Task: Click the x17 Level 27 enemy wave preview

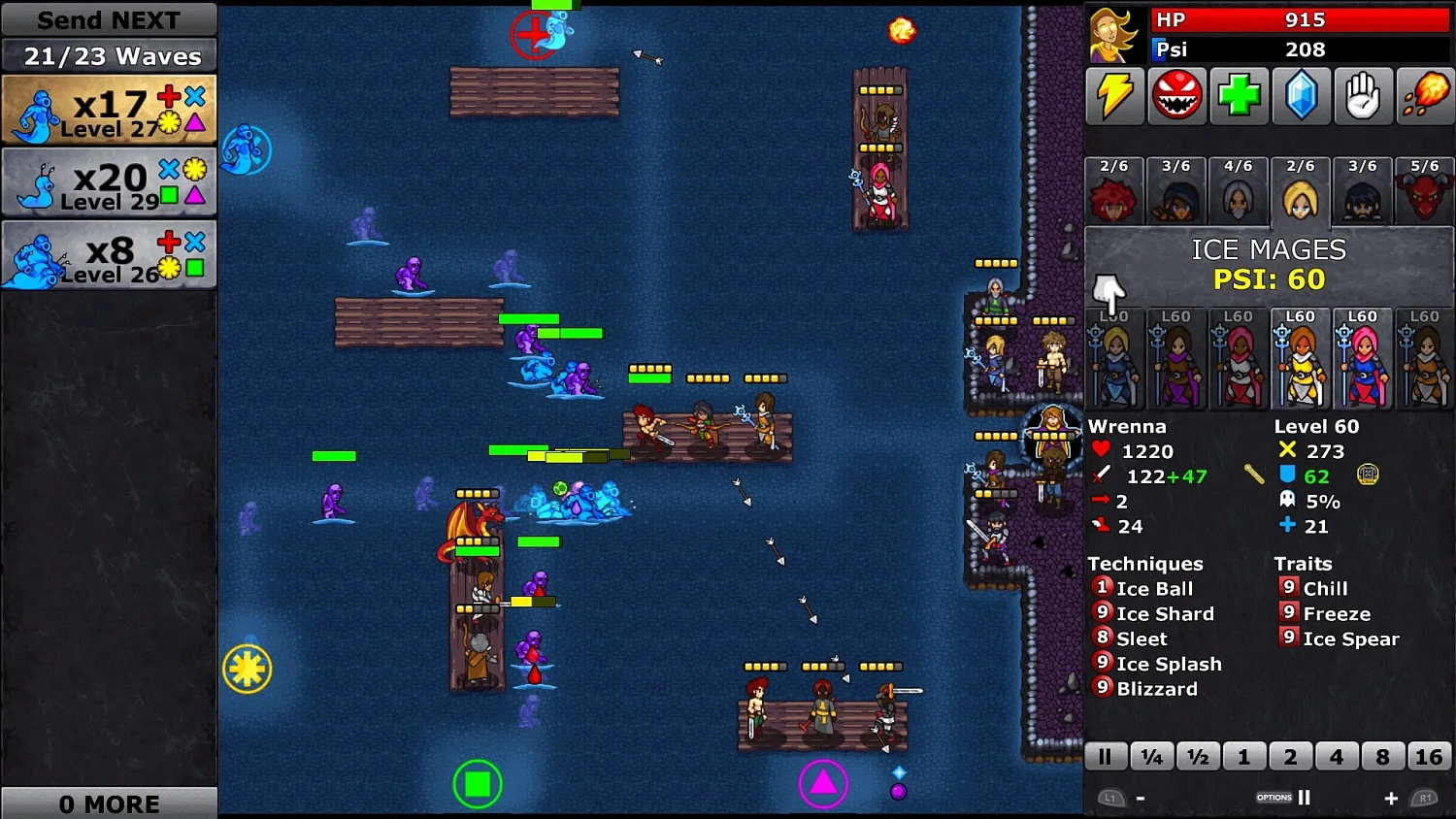Action: [109, 109]
